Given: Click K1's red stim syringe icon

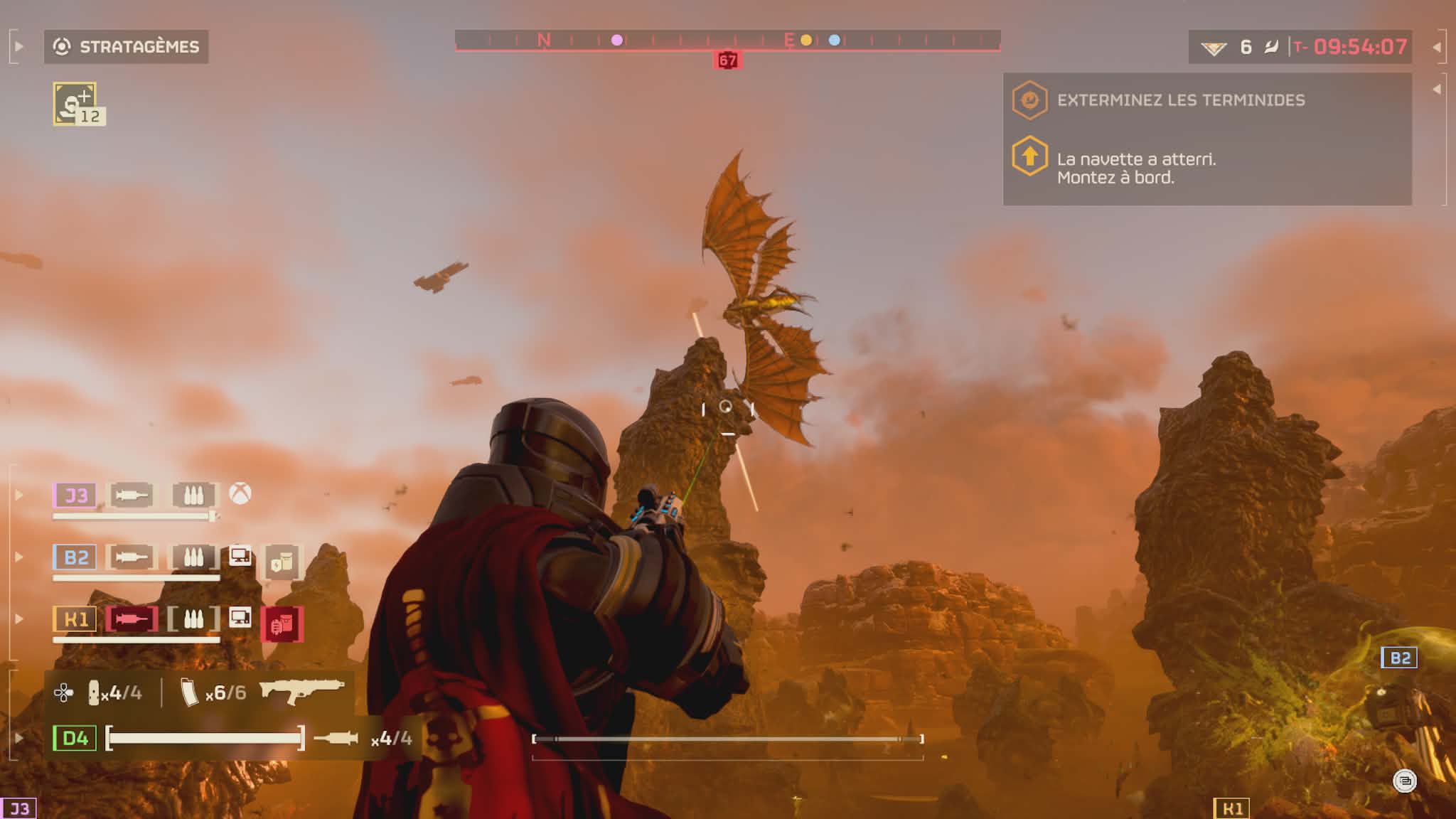Looking at the screenshot, I should 132,619.
